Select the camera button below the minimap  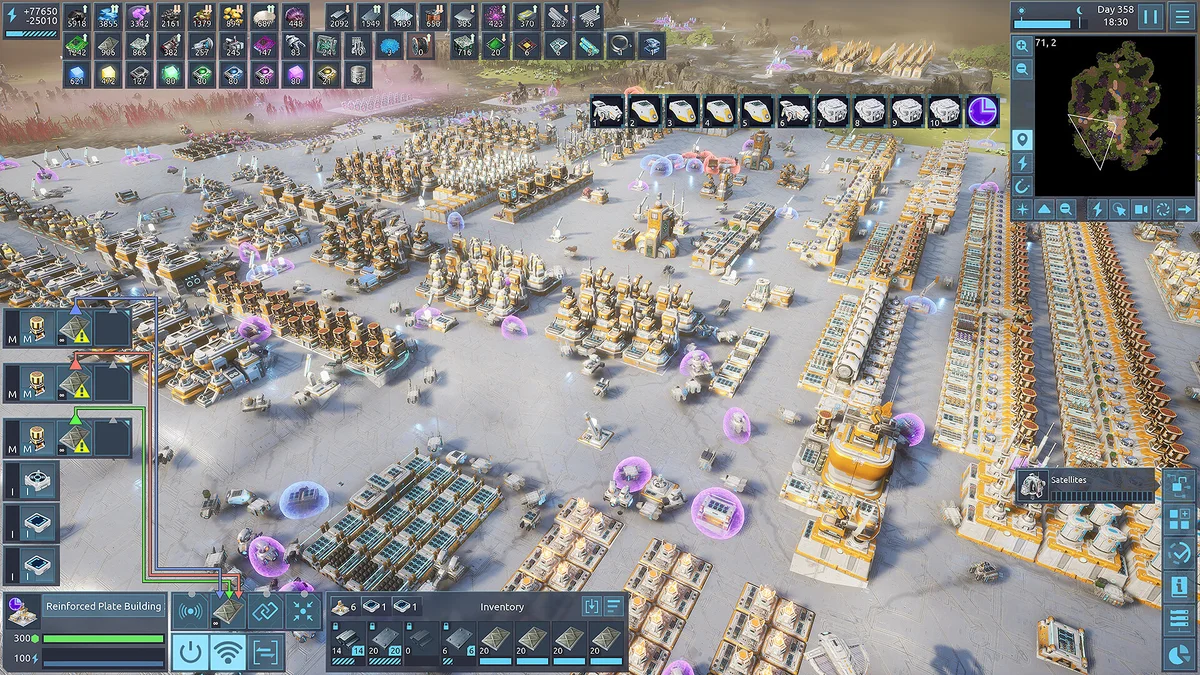[x=1141, y=209]
